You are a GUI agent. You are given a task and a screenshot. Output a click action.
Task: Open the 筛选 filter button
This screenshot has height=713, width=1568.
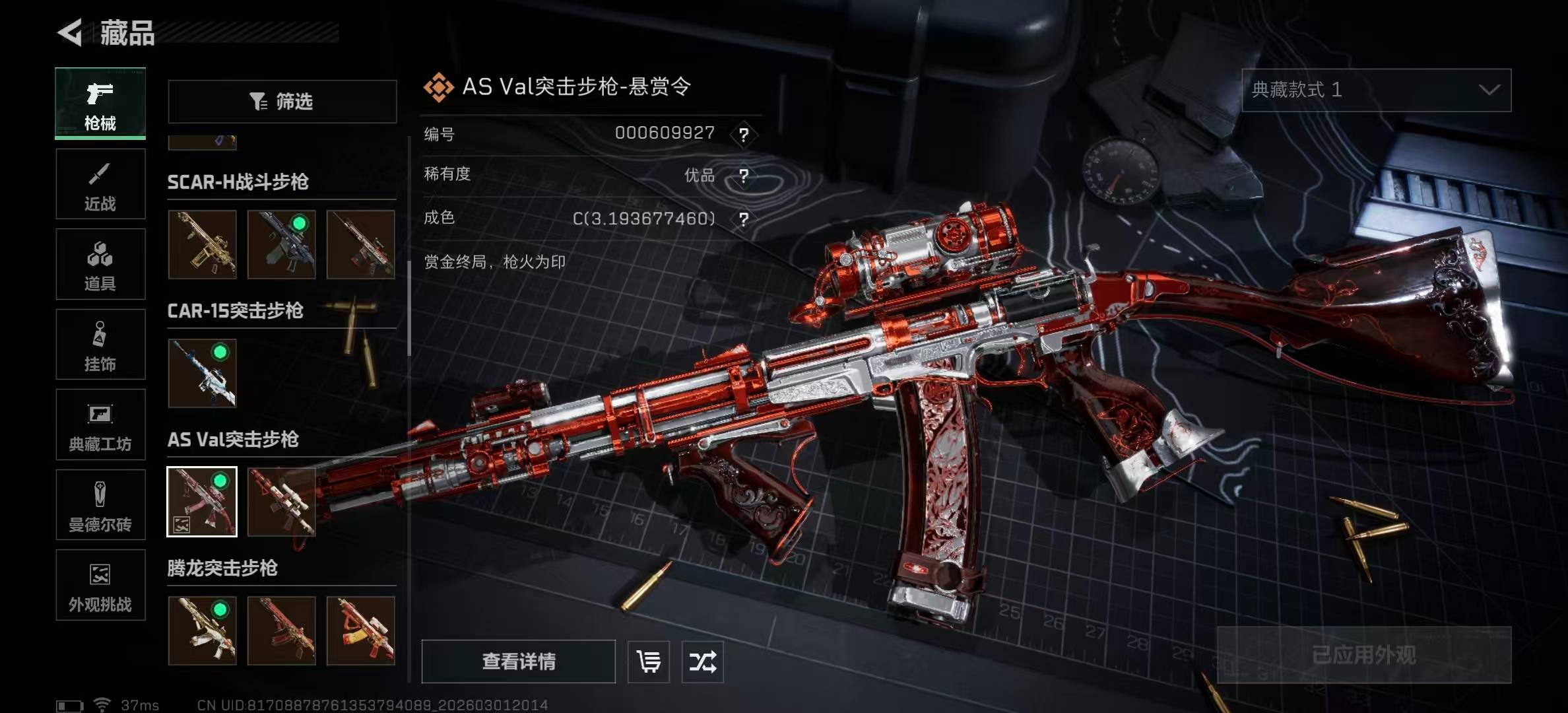pyautogui.click(x=282, y=102)
